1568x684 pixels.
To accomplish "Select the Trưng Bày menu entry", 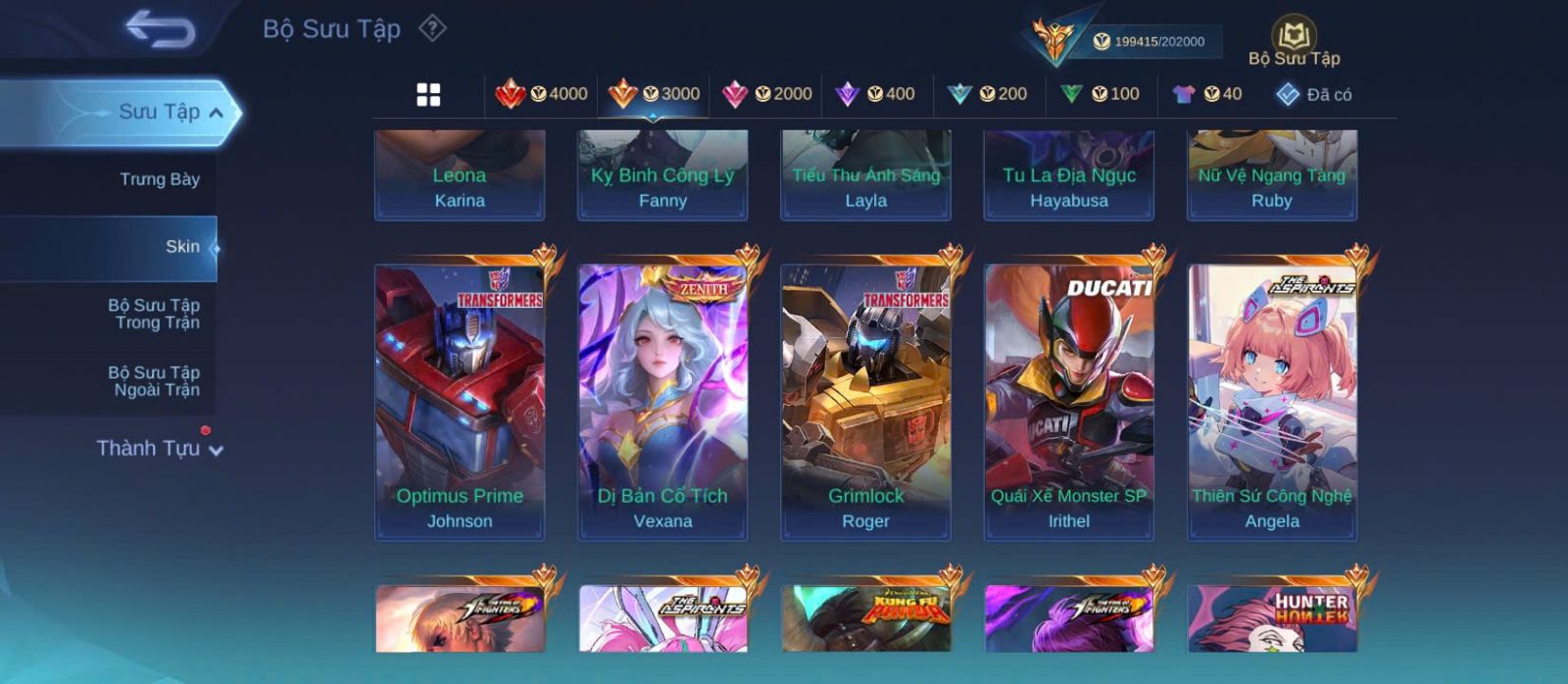I will click(159, 179).
